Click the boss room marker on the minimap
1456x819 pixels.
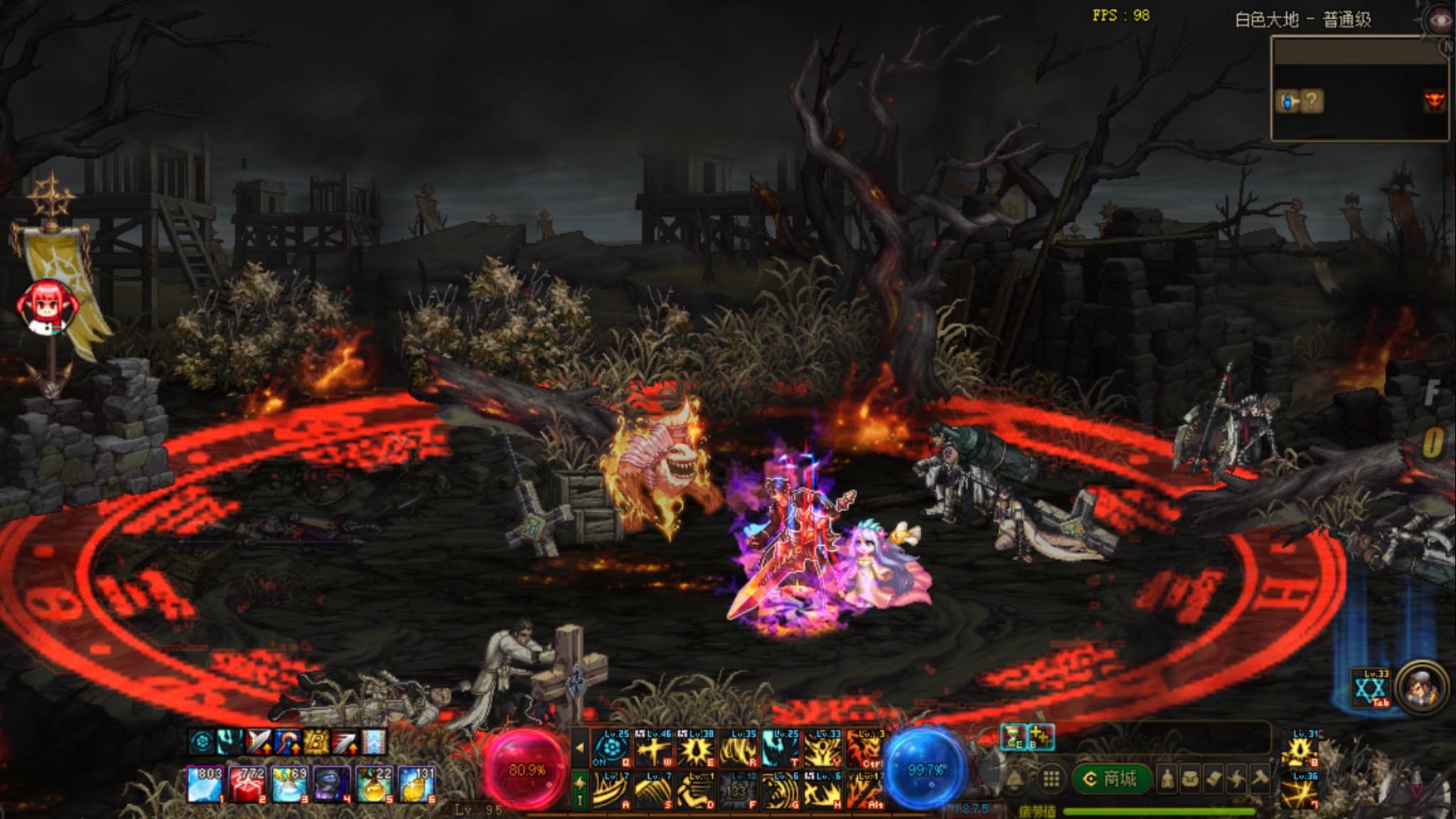[x=1434, y=102]
